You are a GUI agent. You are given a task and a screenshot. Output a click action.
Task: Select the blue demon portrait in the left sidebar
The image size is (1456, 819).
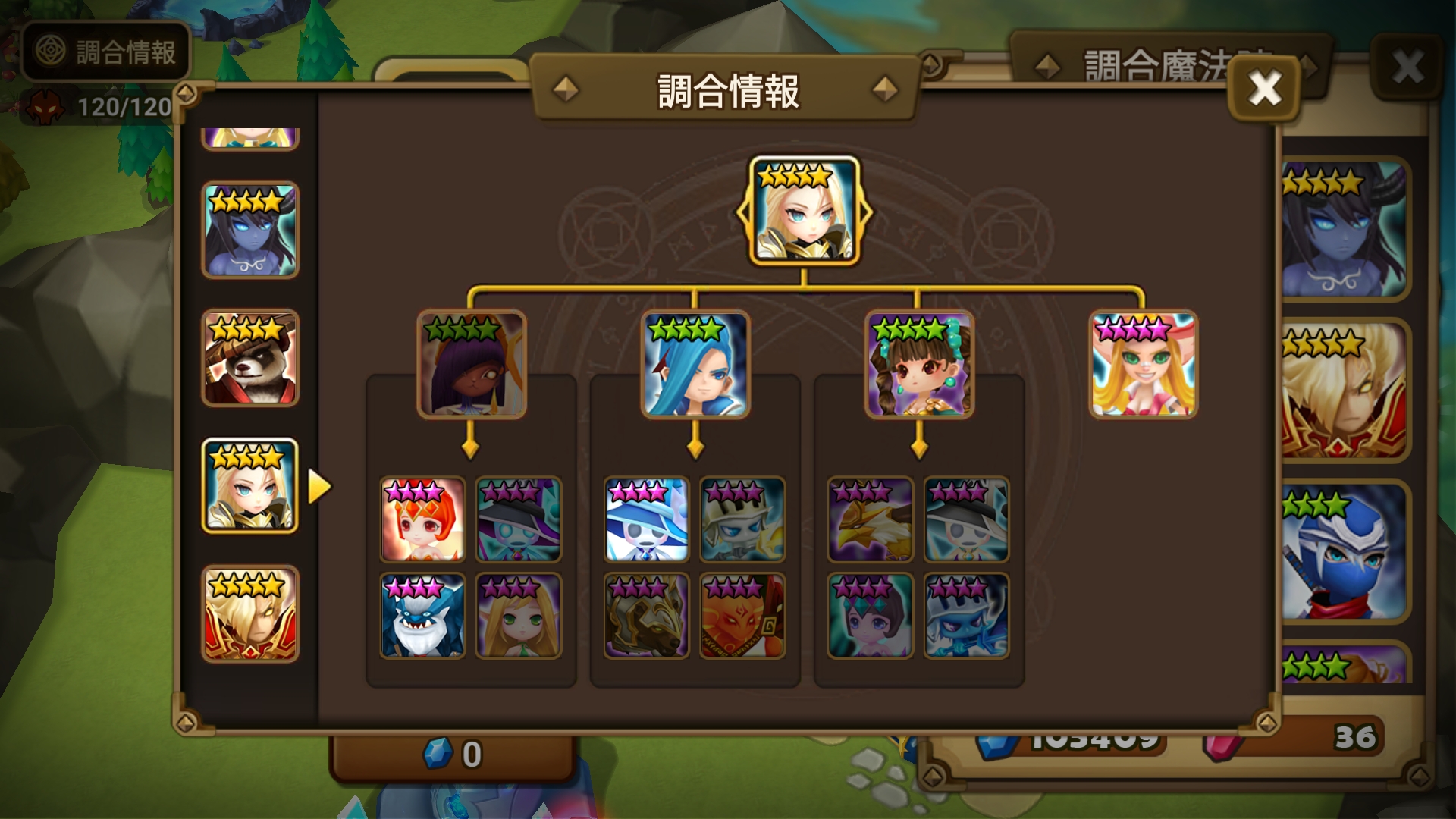click(250, 233)
